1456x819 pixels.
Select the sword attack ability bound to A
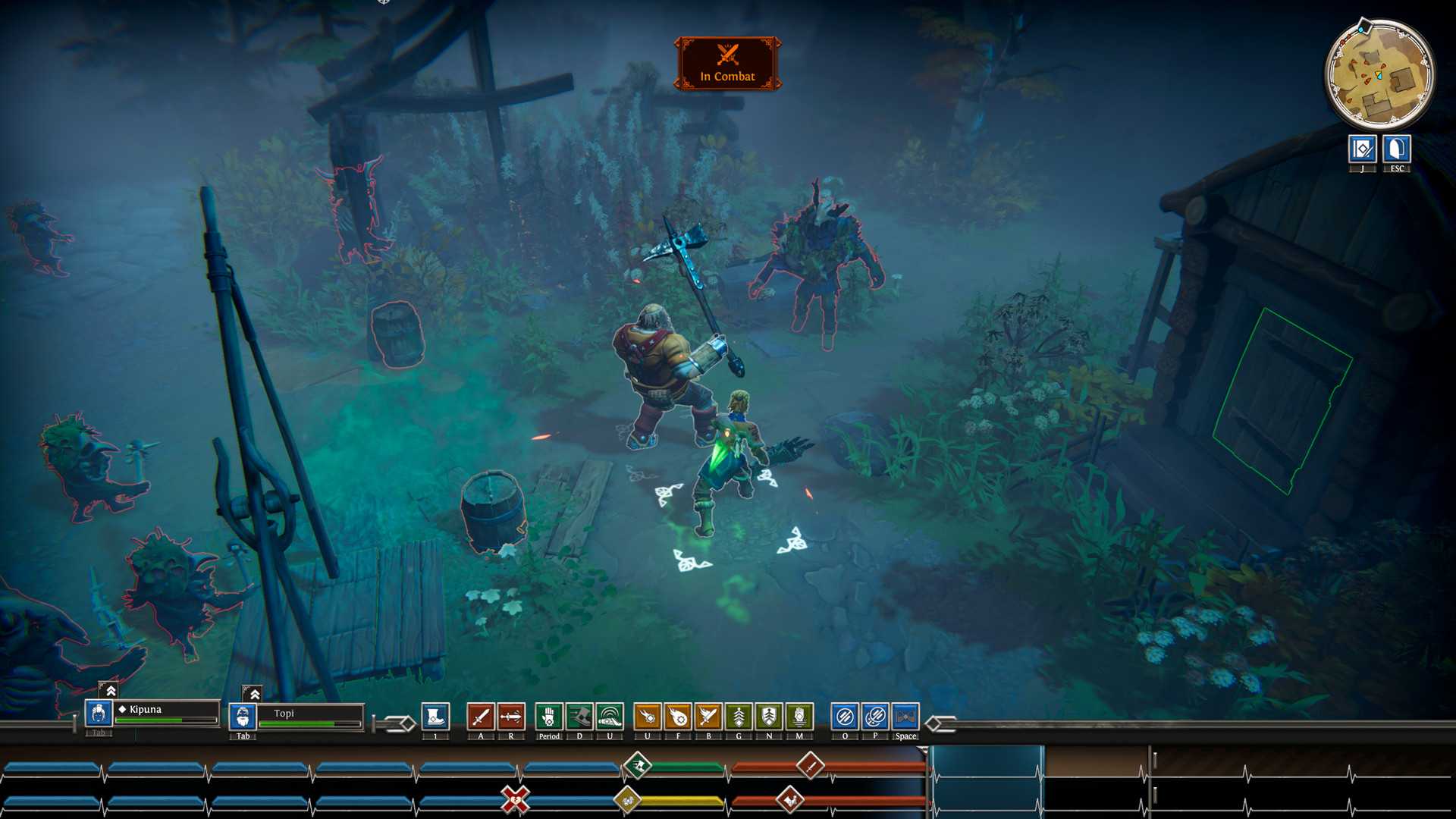(x=480, y=716)
